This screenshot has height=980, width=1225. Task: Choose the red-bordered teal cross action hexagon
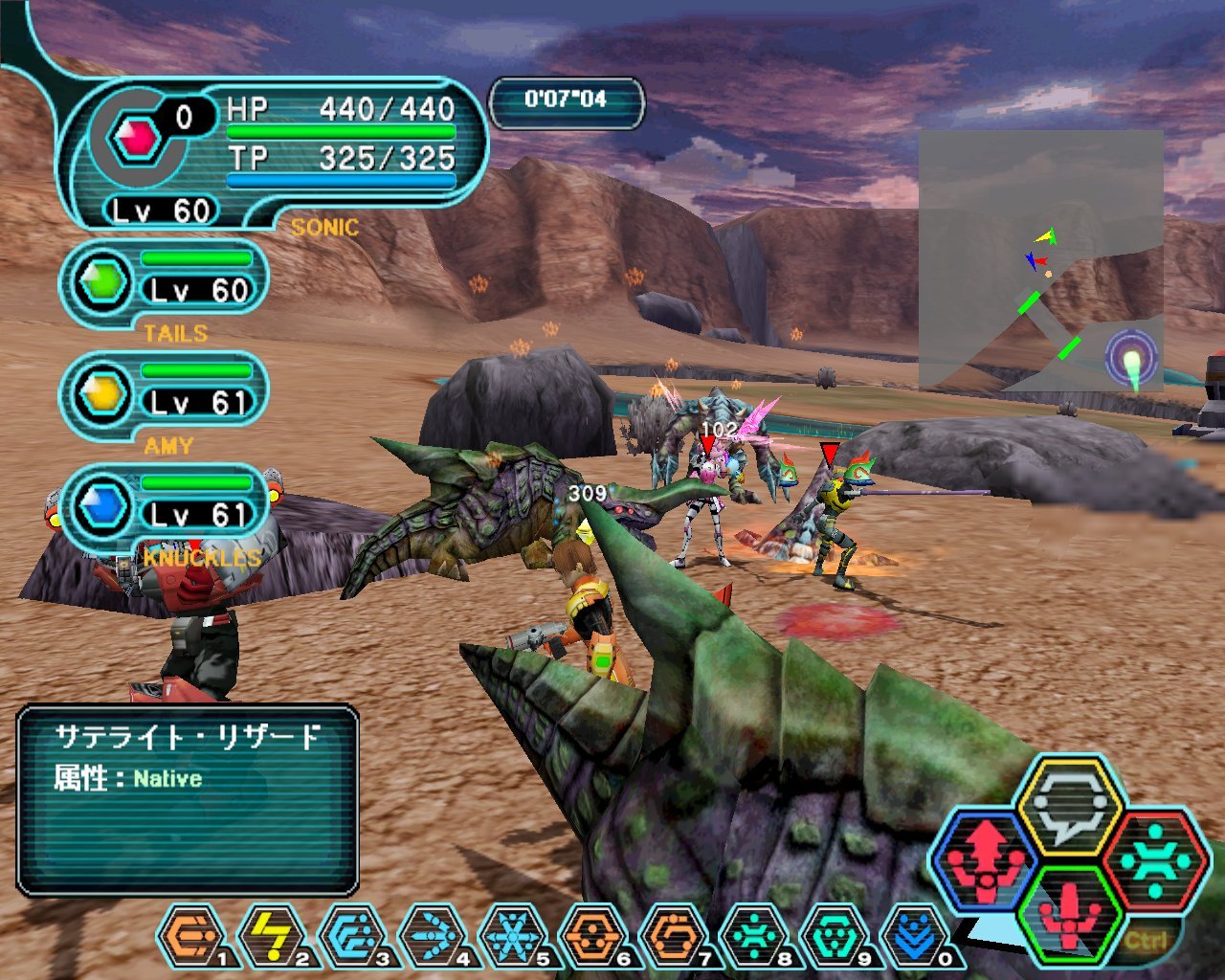1152,858
